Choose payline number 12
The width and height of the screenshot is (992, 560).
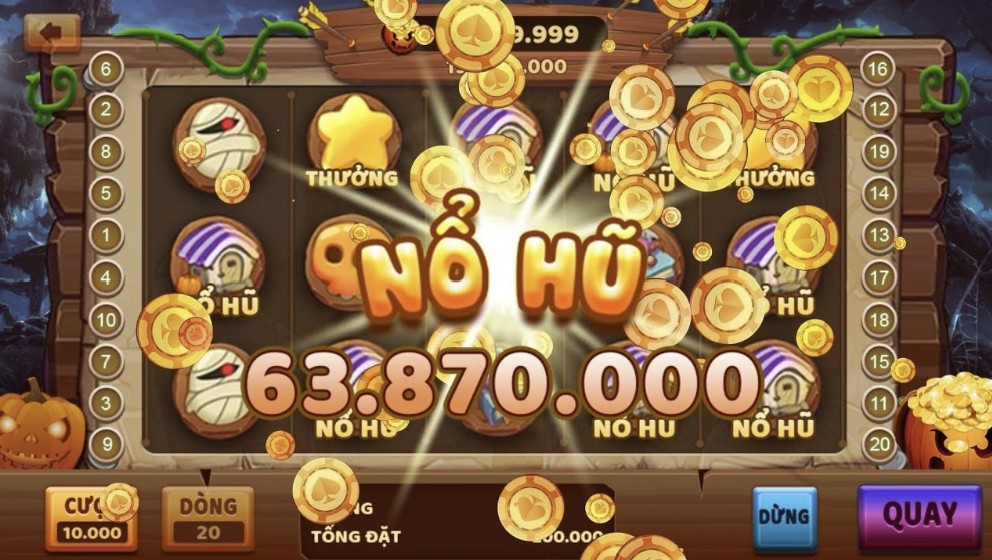pos(878,110)
